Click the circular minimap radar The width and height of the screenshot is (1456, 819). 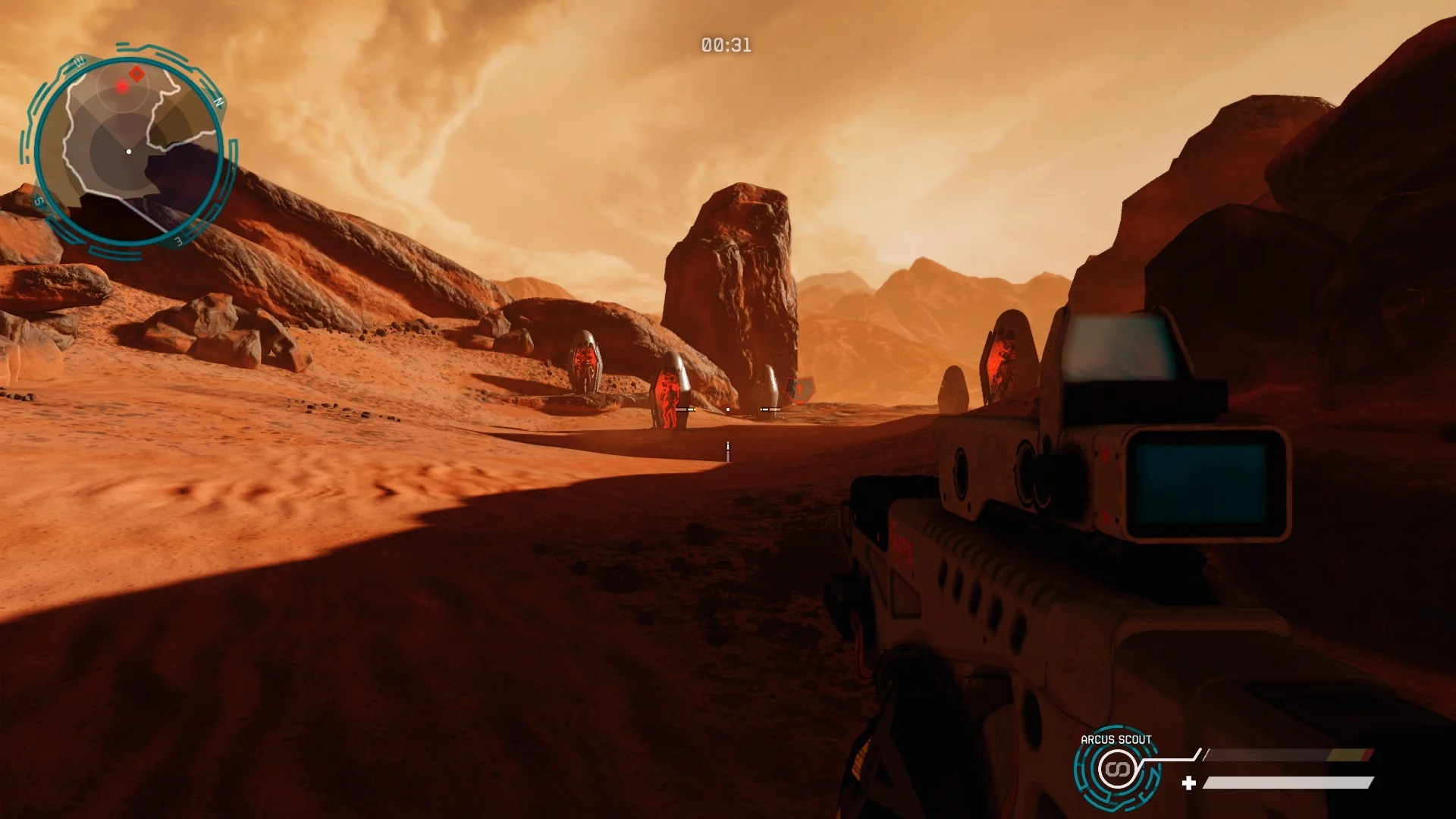(129, 151)
